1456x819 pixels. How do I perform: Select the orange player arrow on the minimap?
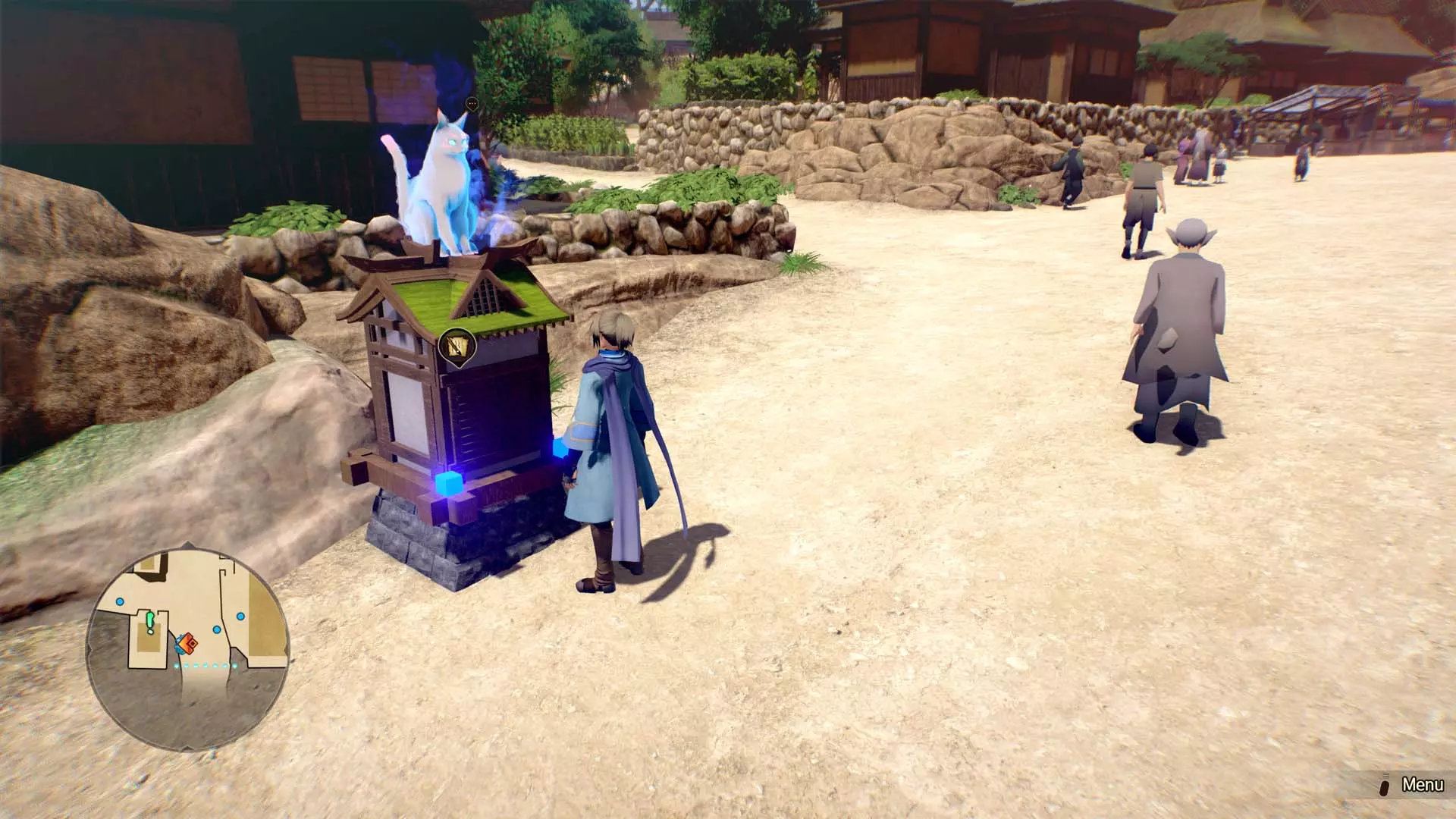[187, 643]
